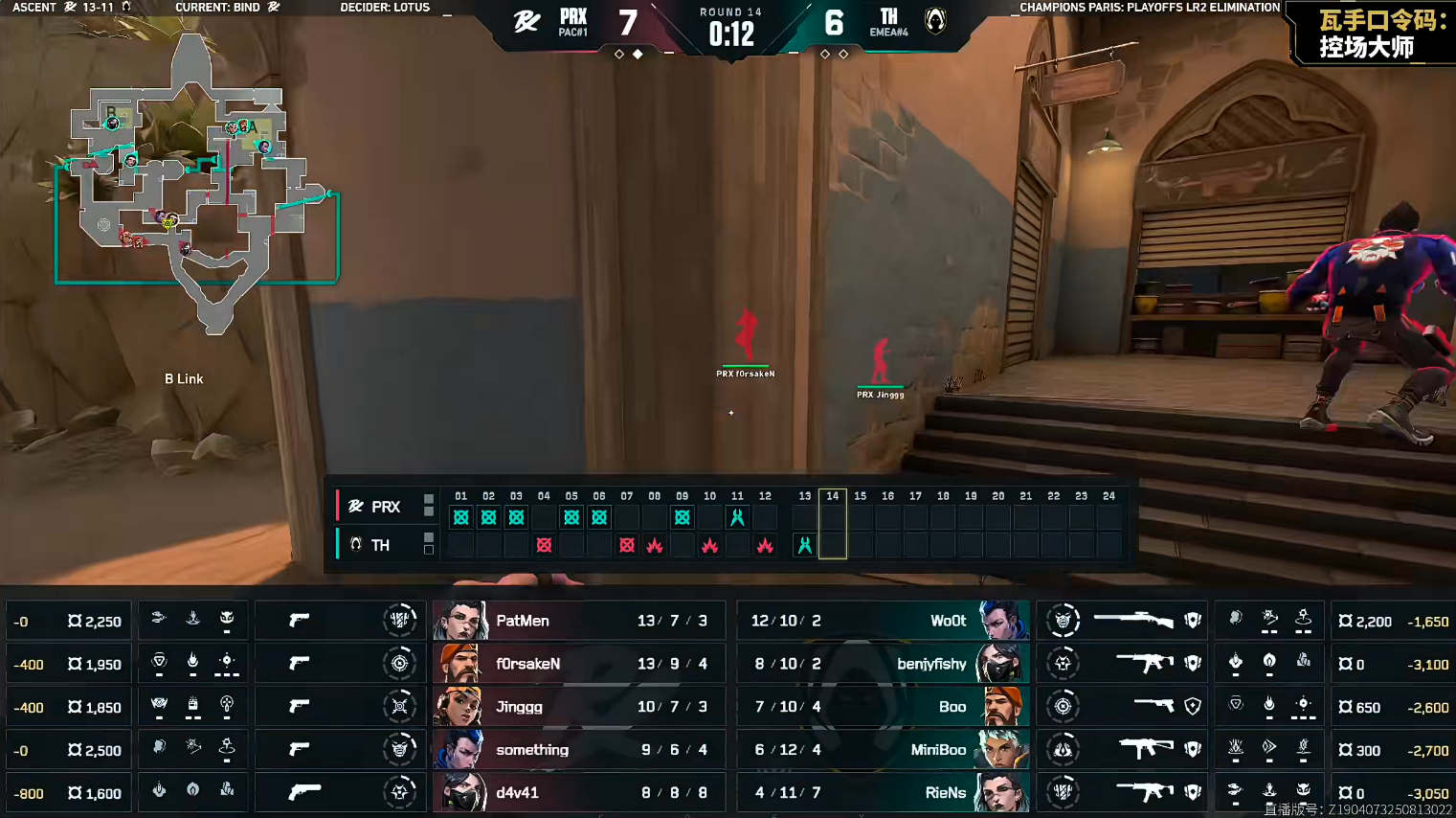Select Boo's scoreboard row
Image resolution: width=1456 pixels, height=818 pixels.
pyautogui.click(x=883, y=707)
